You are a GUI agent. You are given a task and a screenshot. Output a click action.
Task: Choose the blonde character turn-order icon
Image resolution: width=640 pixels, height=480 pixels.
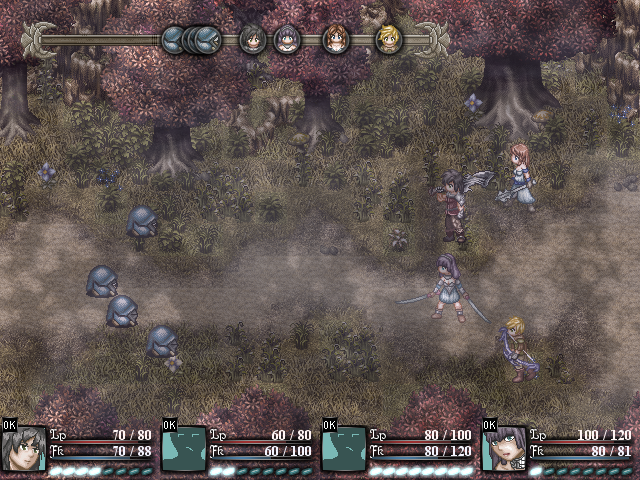point(388,39)
